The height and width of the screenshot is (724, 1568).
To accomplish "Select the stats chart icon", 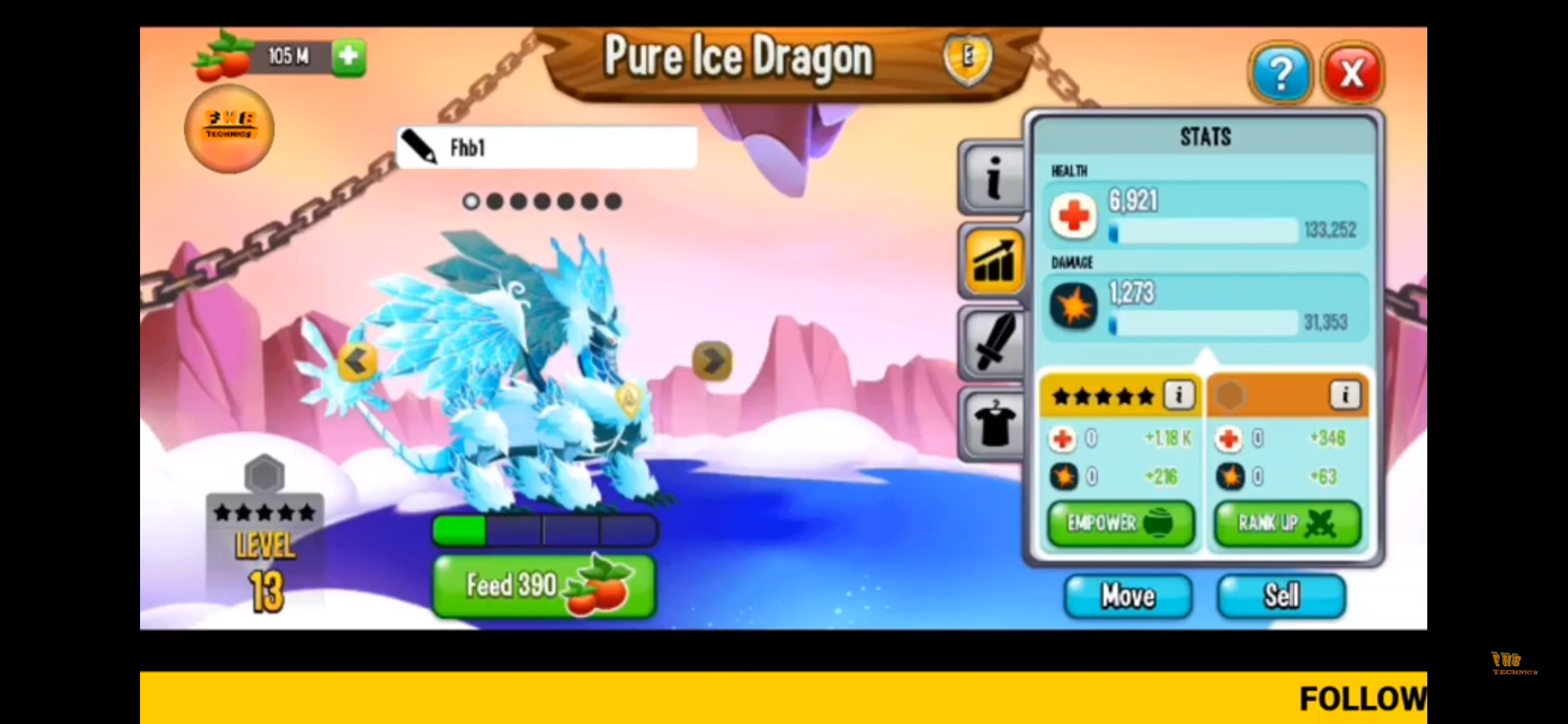I will tap(992, 261).
